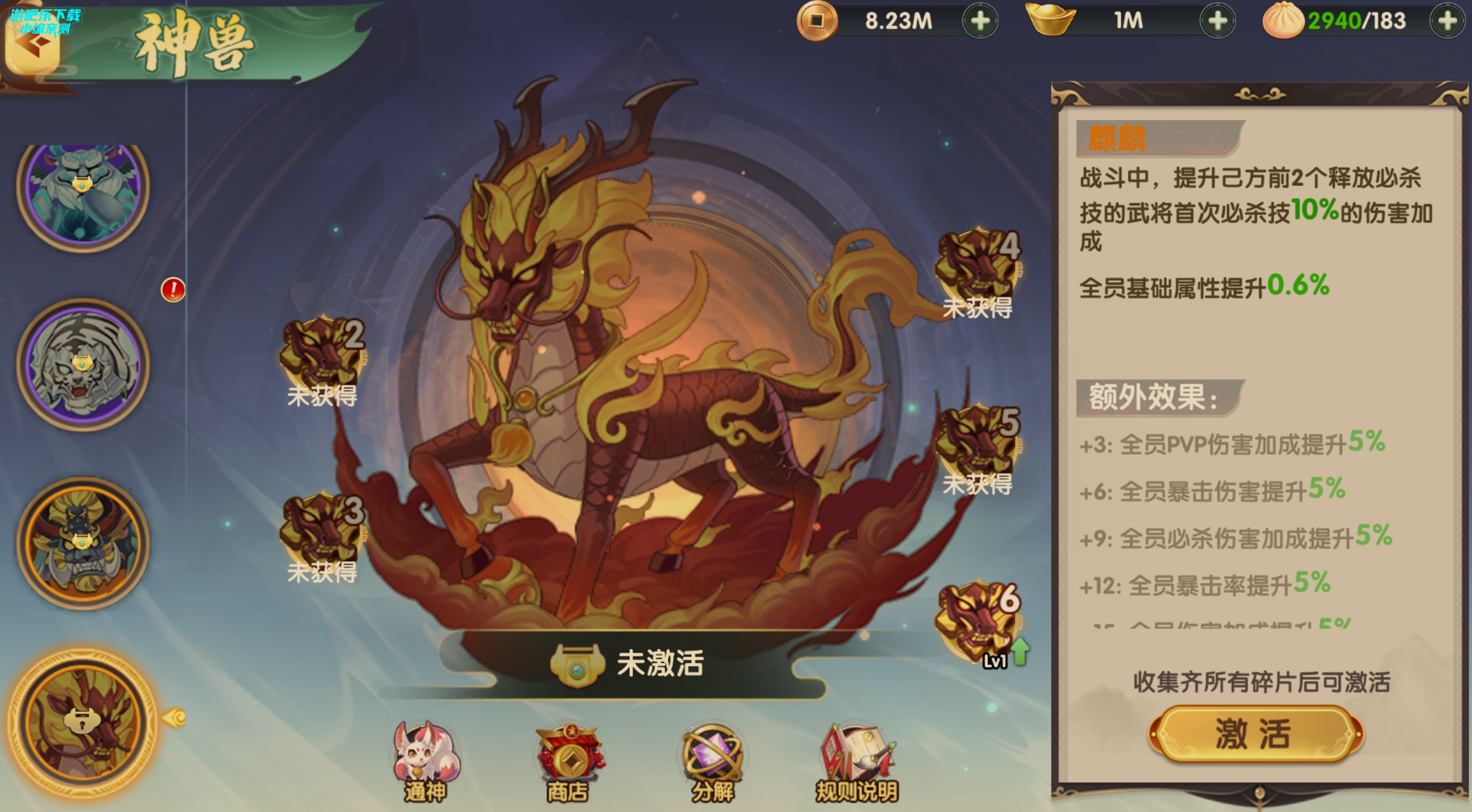Viewport: 1472px width, 812px height.
Task: Select the white tiger beast portrait
Action: tap(83, 365)
